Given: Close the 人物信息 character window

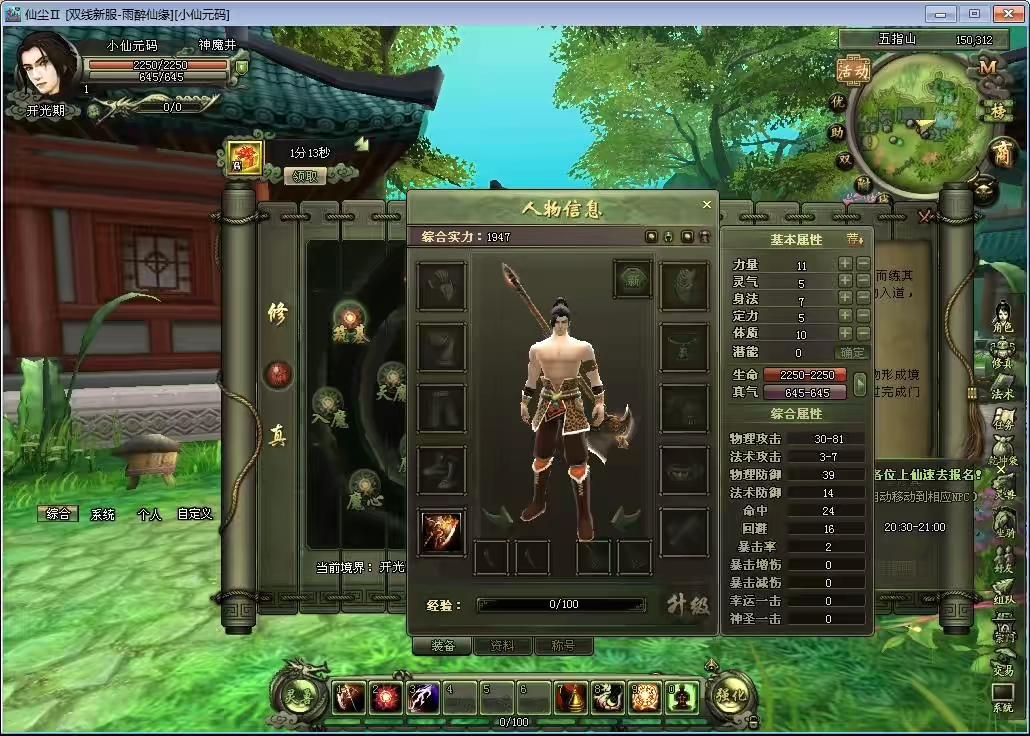Looking at the screenshot, I should coord(707,204).
